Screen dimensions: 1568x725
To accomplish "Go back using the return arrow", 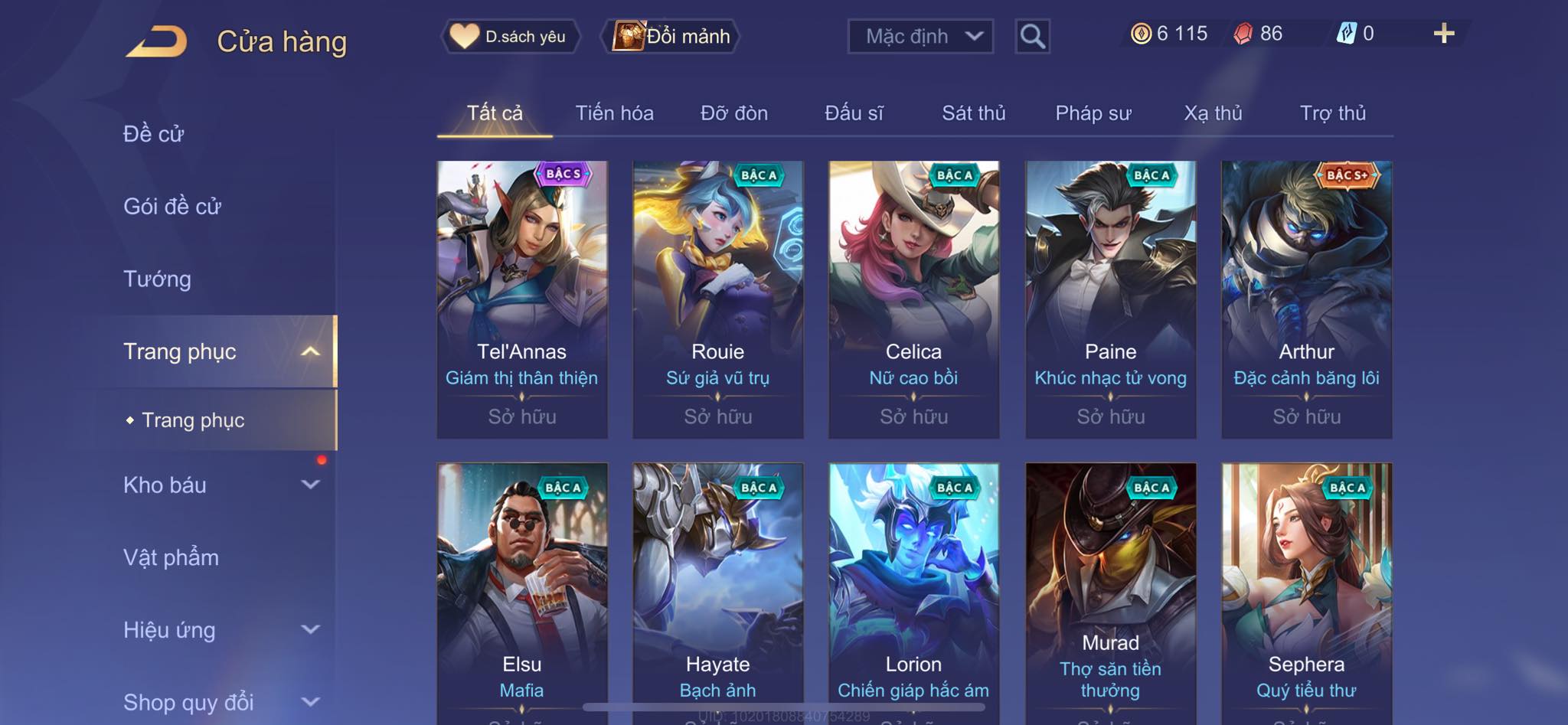I will point(157,41).
